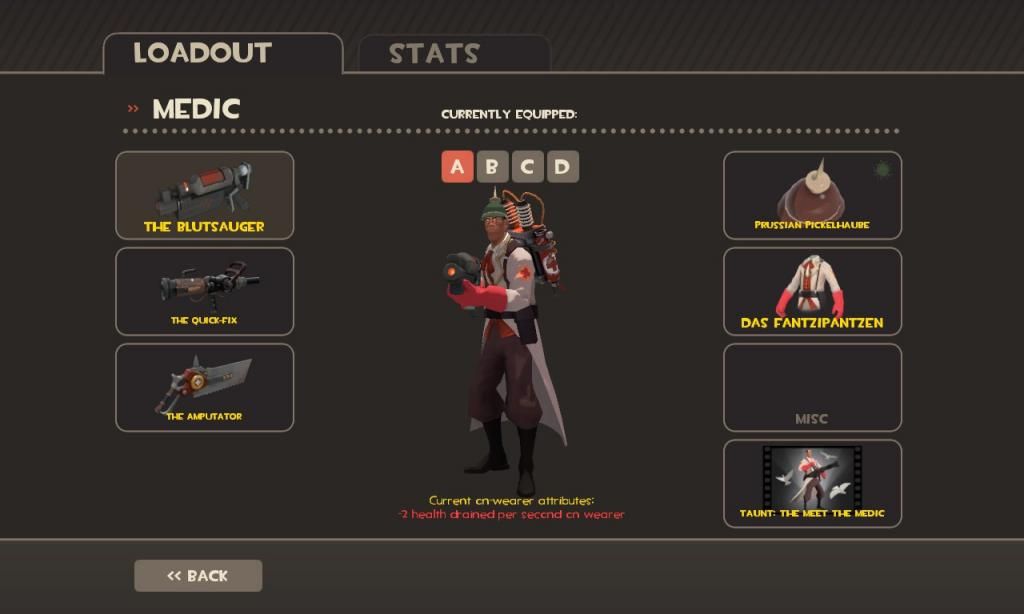Open The Amputator melee slot
Image resolution: width=1024 pixels, height=614 pixels.
[x=205, y=388]
